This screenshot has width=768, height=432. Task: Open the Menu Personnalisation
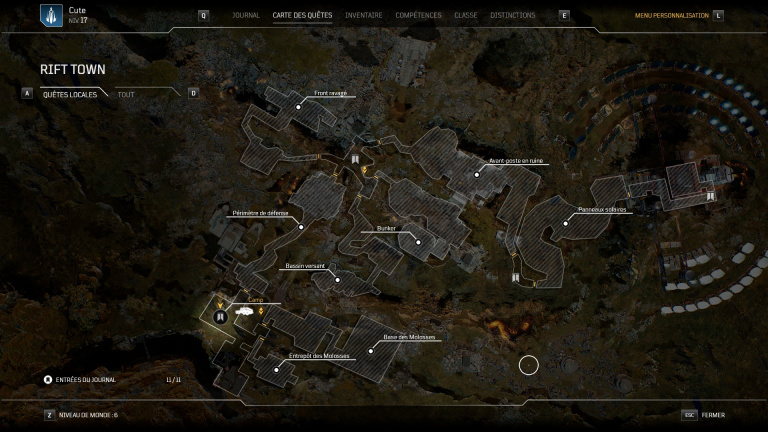click(x=672, y=16)
